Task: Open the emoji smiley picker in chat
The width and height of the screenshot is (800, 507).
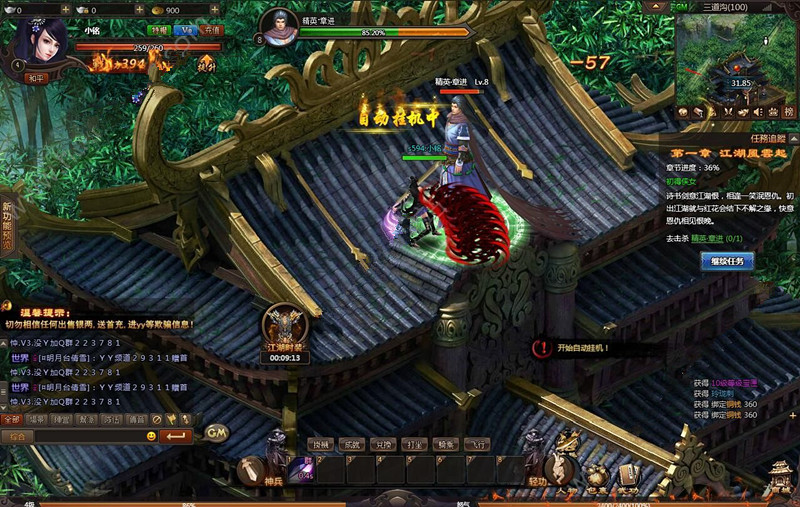Action: coord(151,436)
